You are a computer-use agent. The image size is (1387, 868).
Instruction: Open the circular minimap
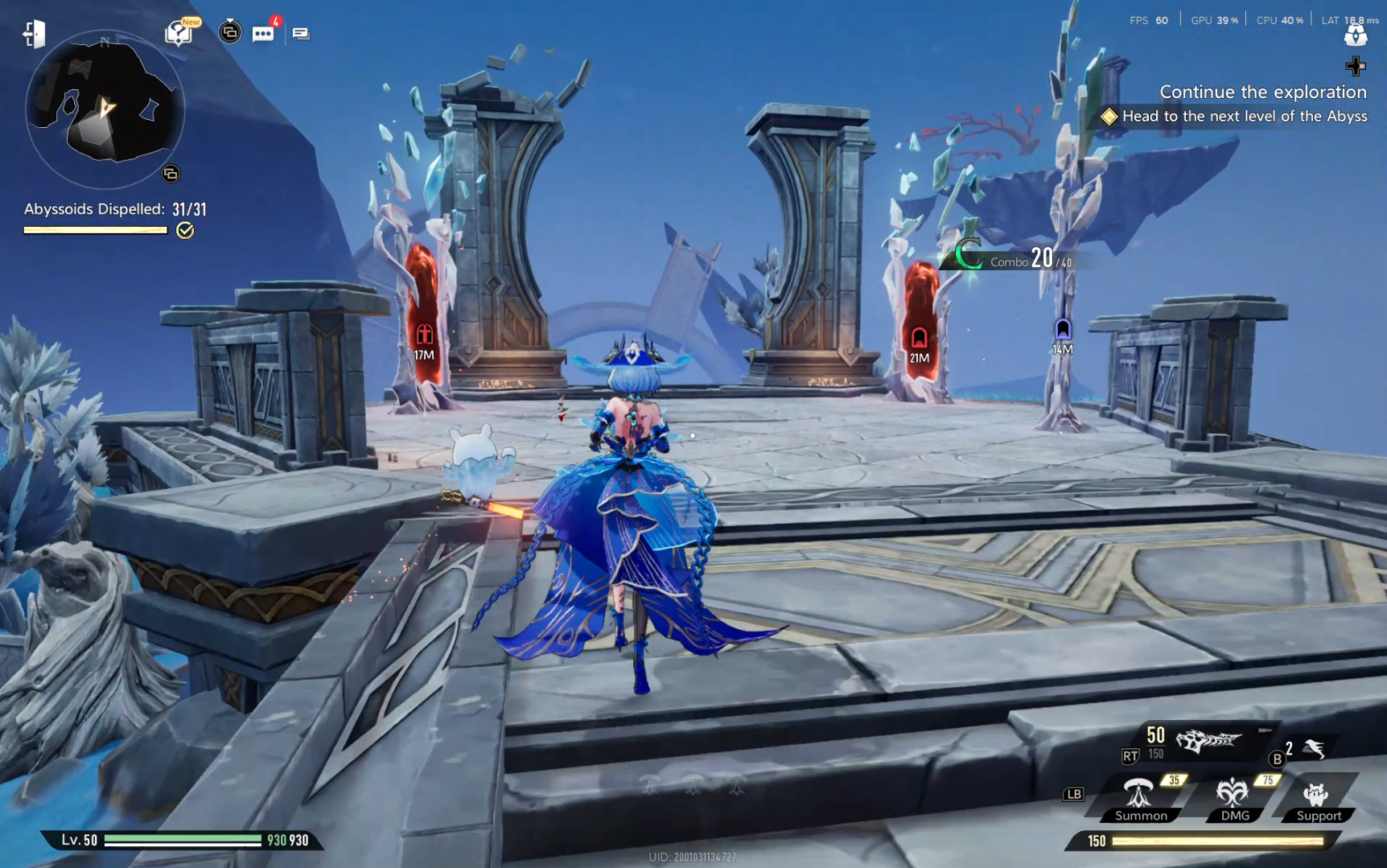(x=105, y=109)
